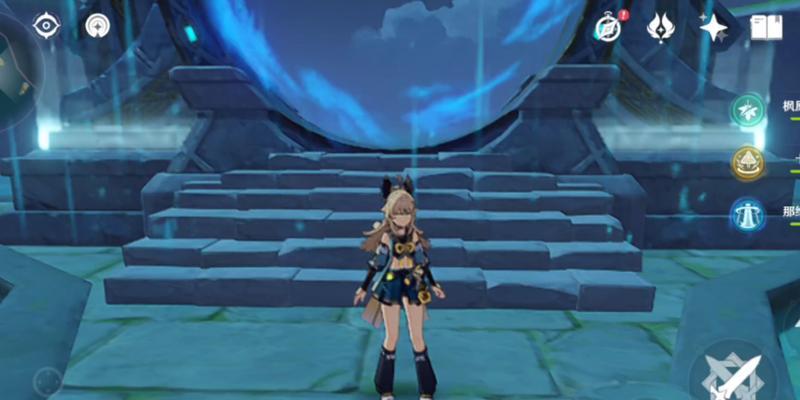The height and width of the screenshot is (400, 800).
Task: Open the Wish four-pointed star icon
Action: [x=712, y=27]
